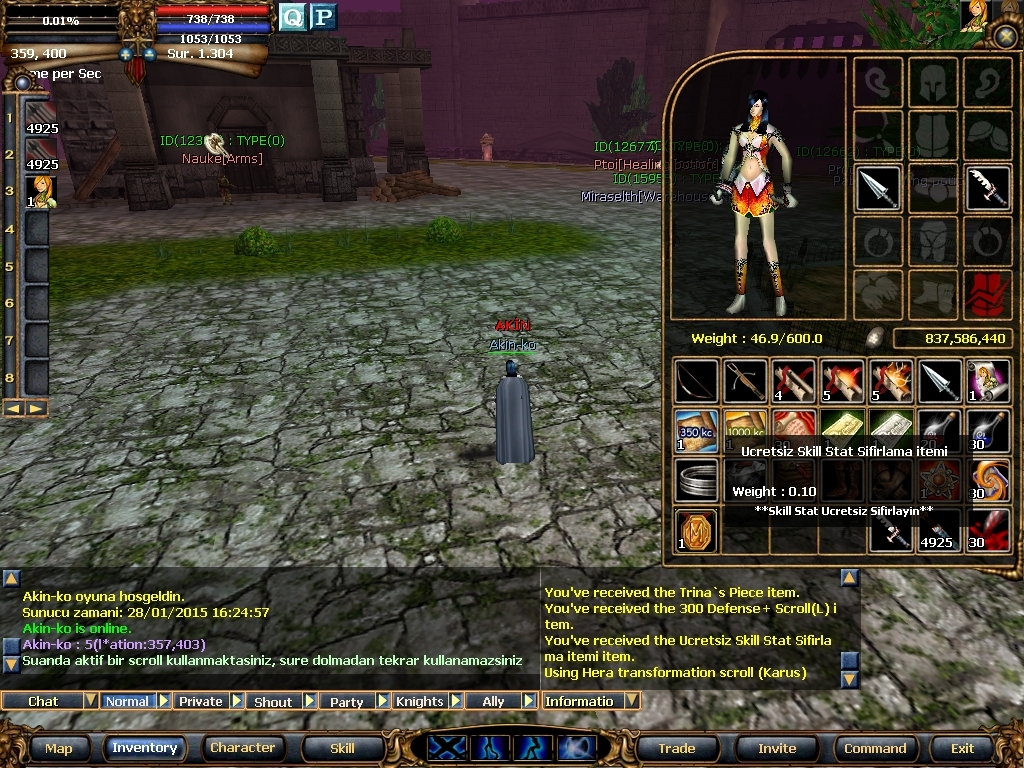Image resolution: width=1024 pixels, height=768 pixels.
Task: Select the 350 kc scroll in inventory
Action: (696, 430)
